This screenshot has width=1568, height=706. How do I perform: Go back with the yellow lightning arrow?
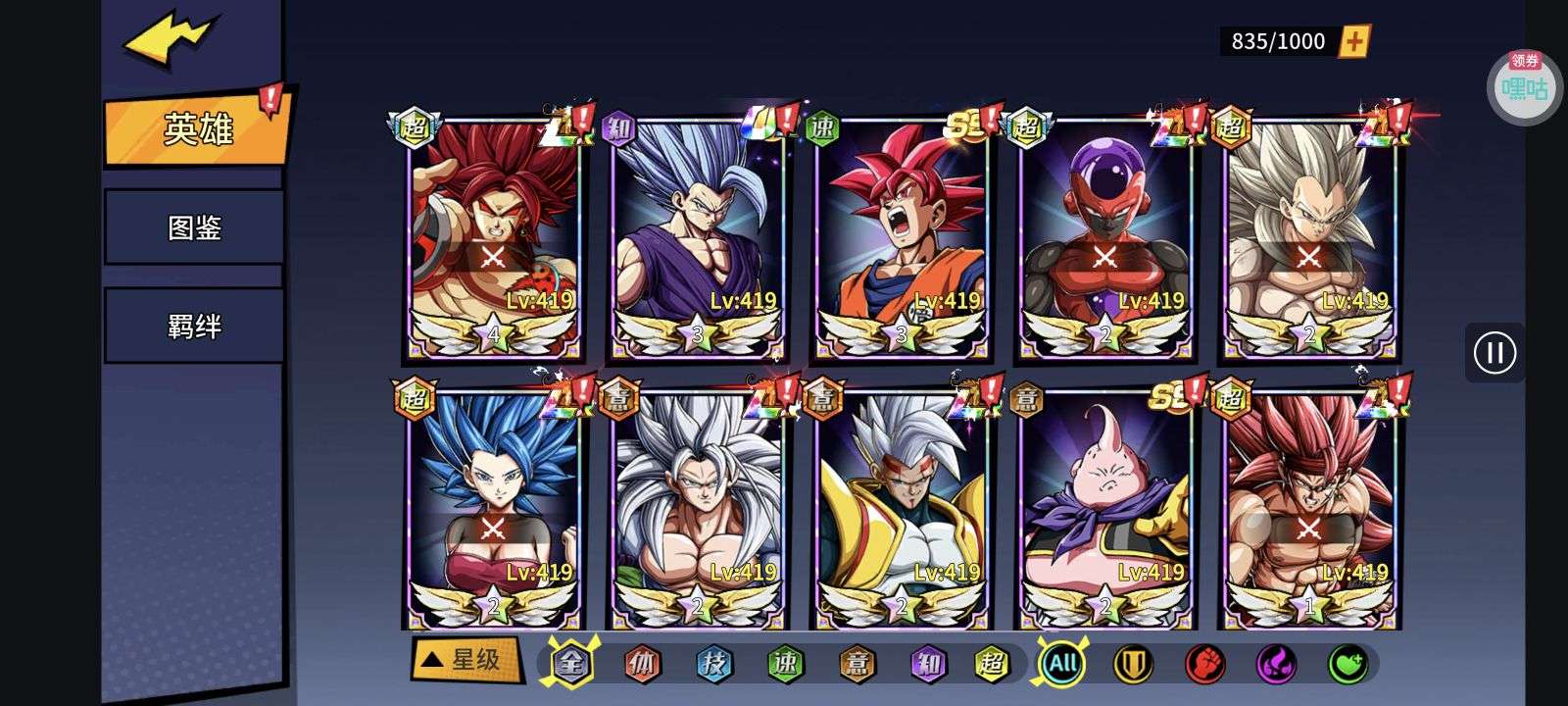click(169, 41)
